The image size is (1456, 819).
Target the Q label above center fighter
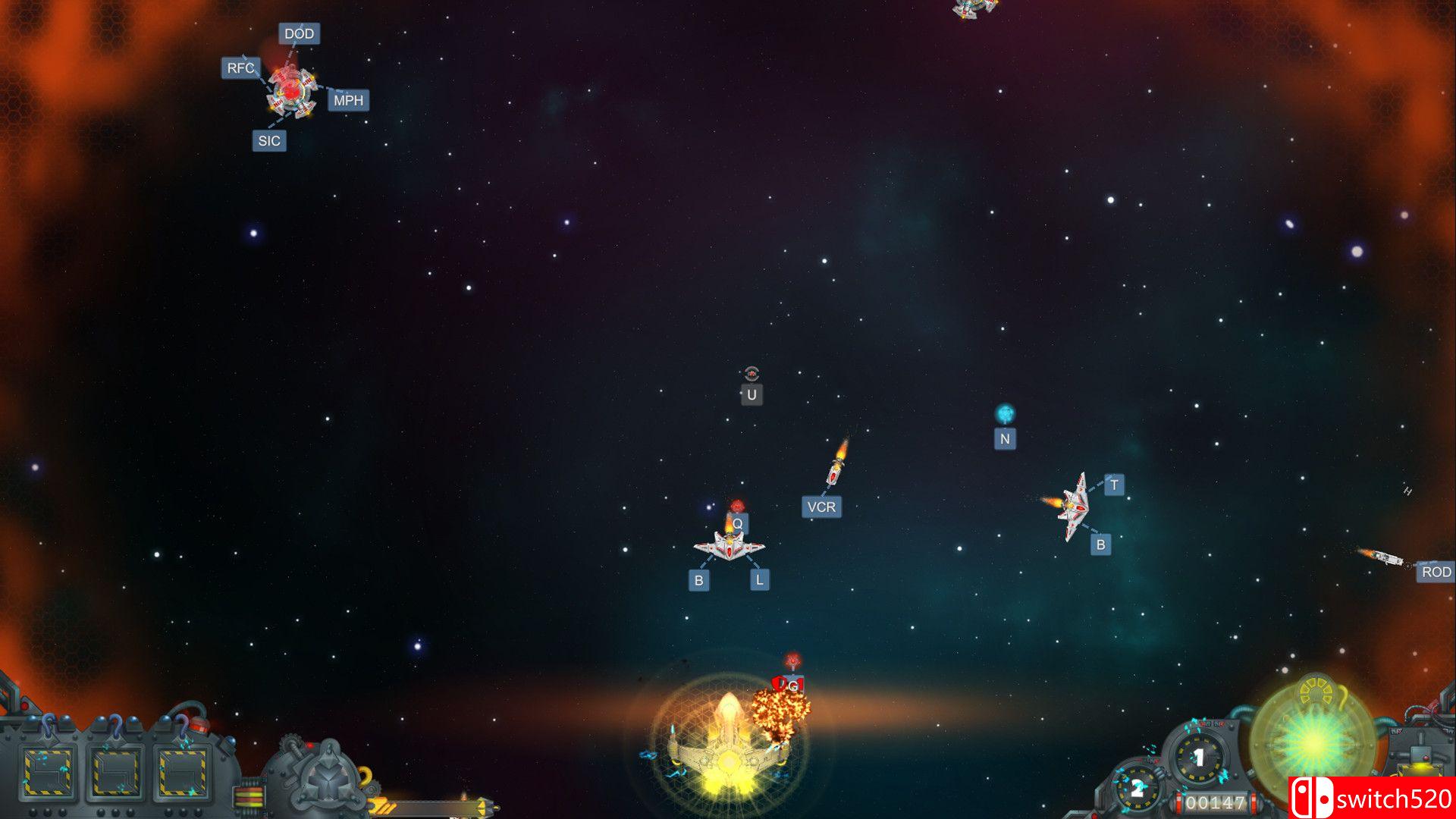739,522
